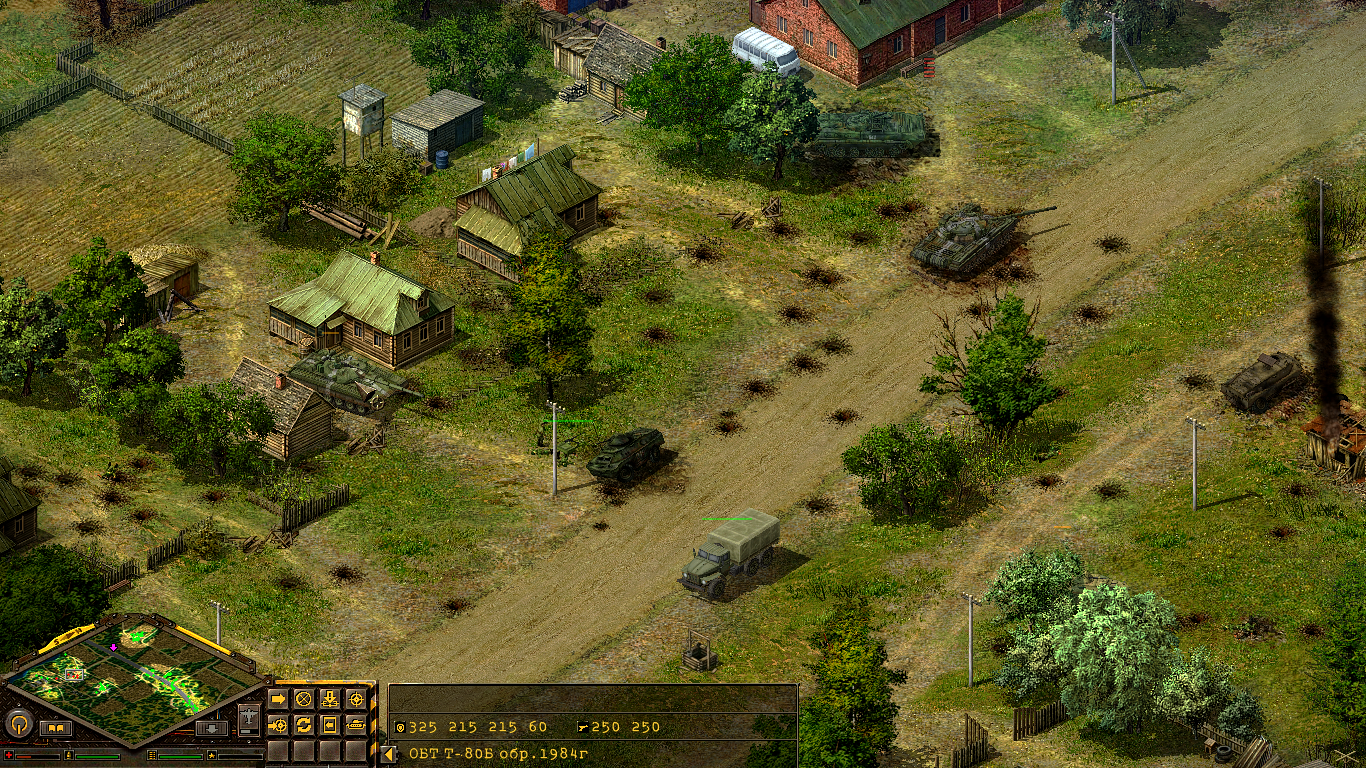Toggle hold-fire with the circled X icon

coord(303,697)
